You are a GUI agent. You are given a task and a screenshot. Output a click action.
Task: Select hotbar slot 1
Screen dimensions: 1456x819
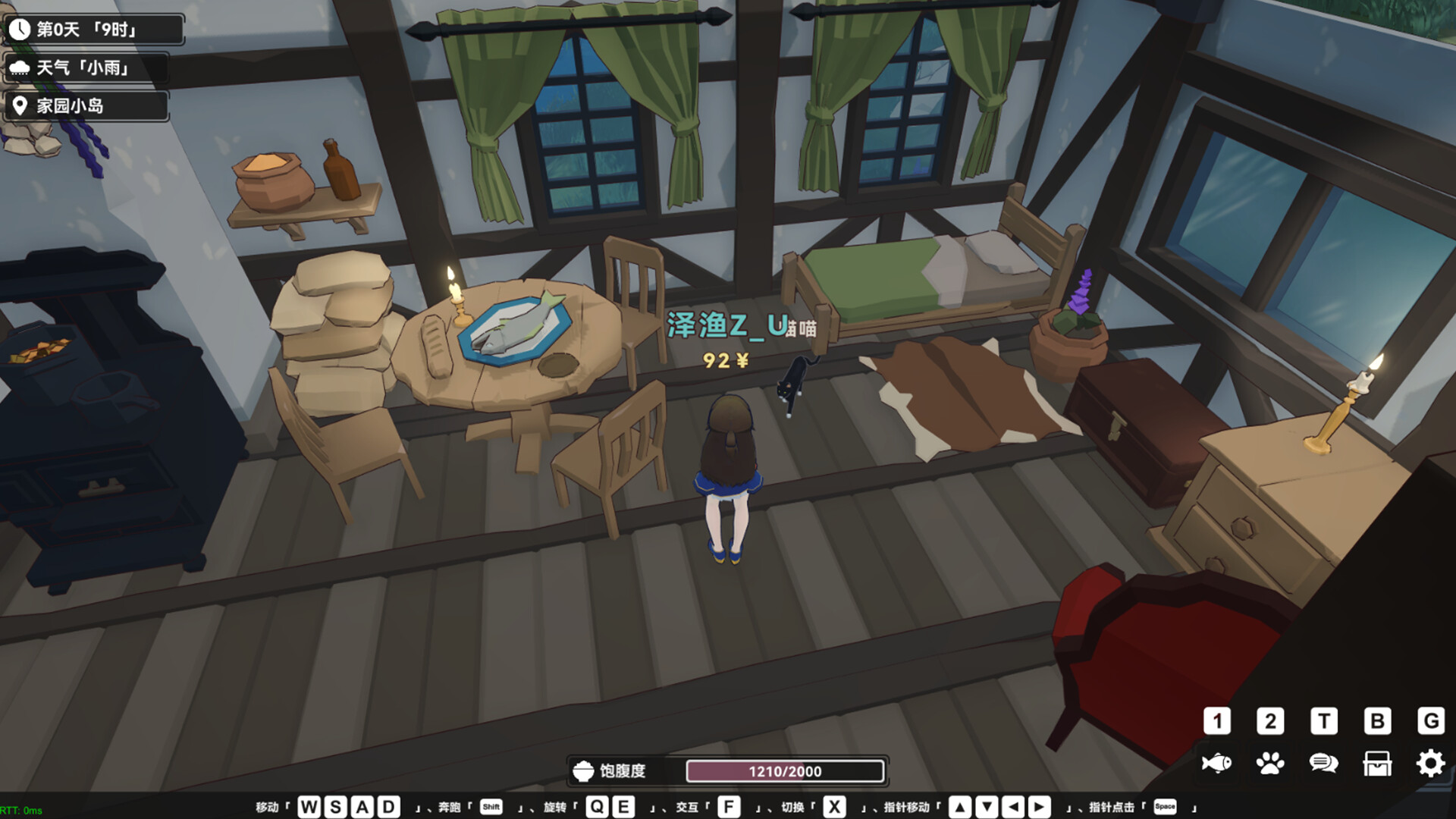pos(1218,722)
